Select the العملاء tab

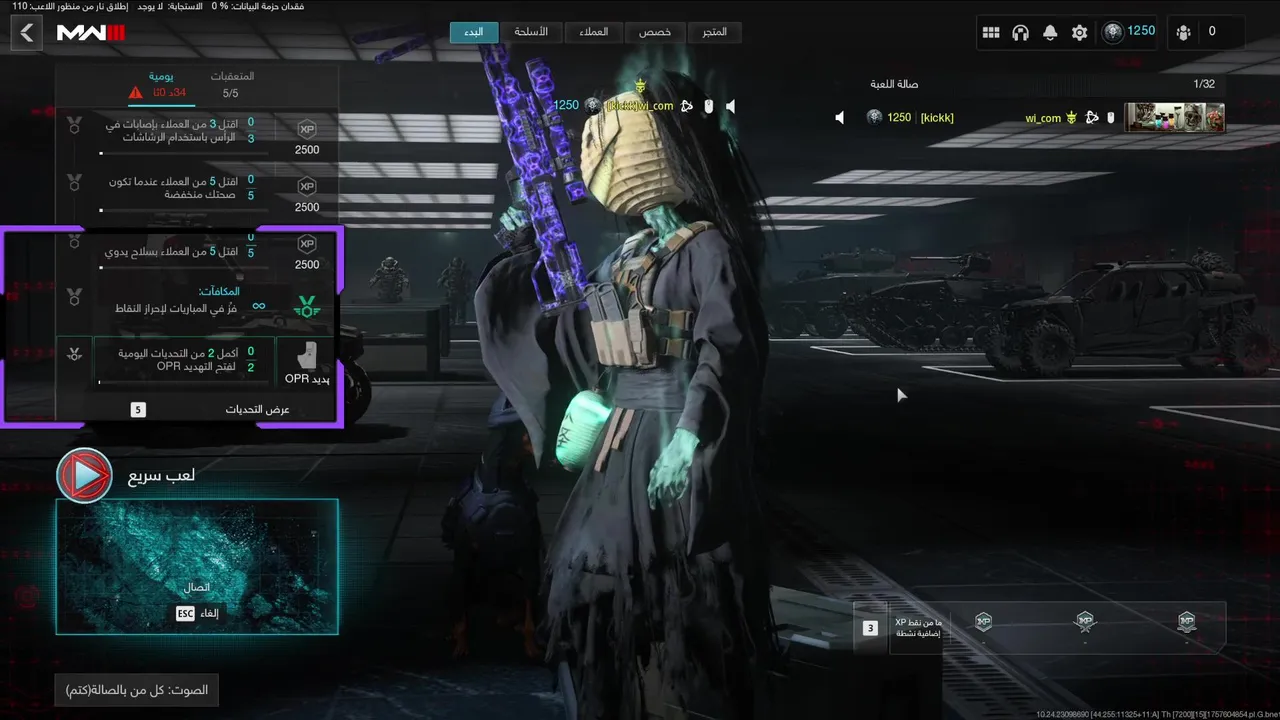[x=593, y=32]
